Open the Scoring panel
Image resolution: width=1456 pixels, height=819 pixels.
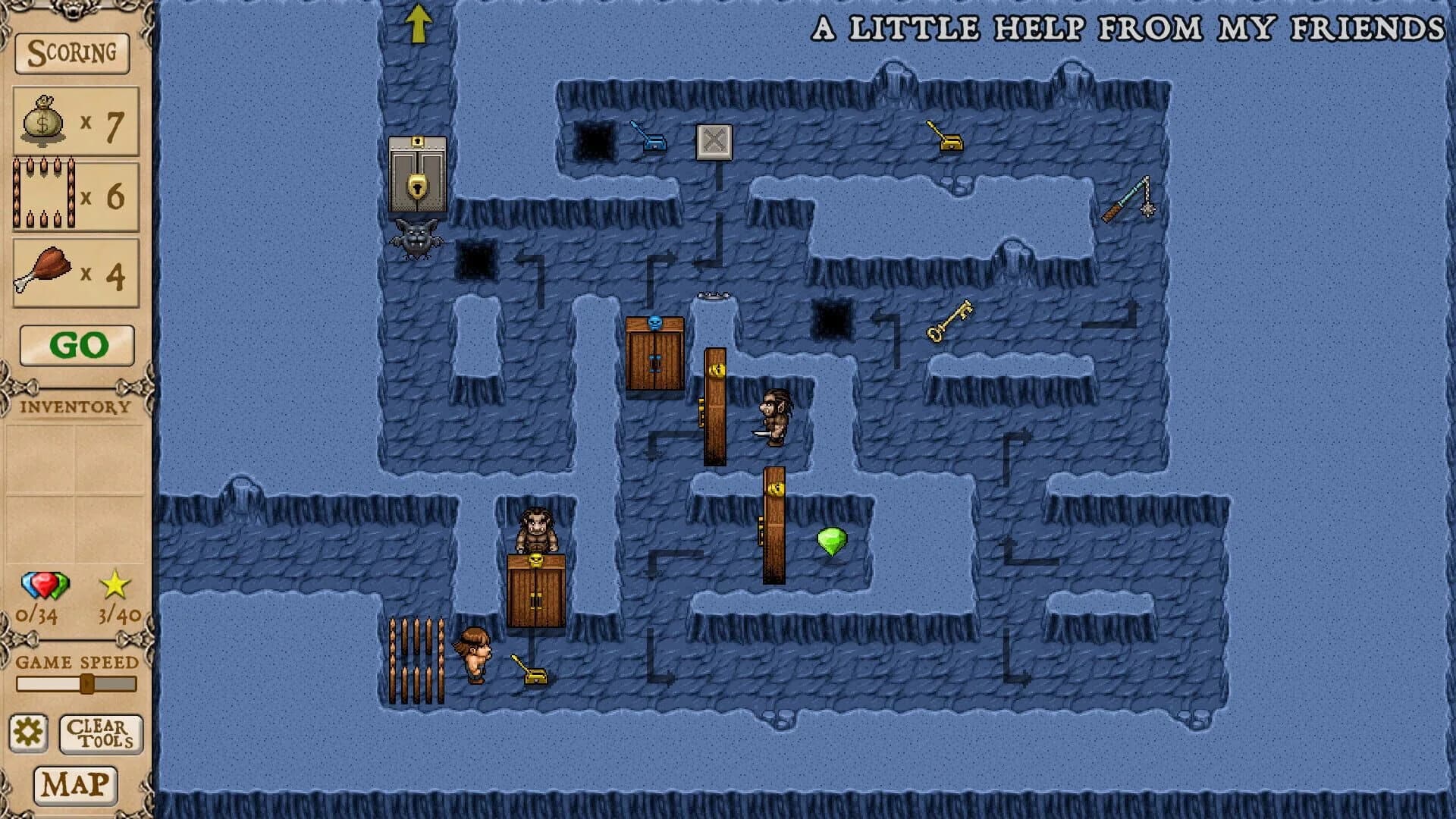[x=72, y=54]
